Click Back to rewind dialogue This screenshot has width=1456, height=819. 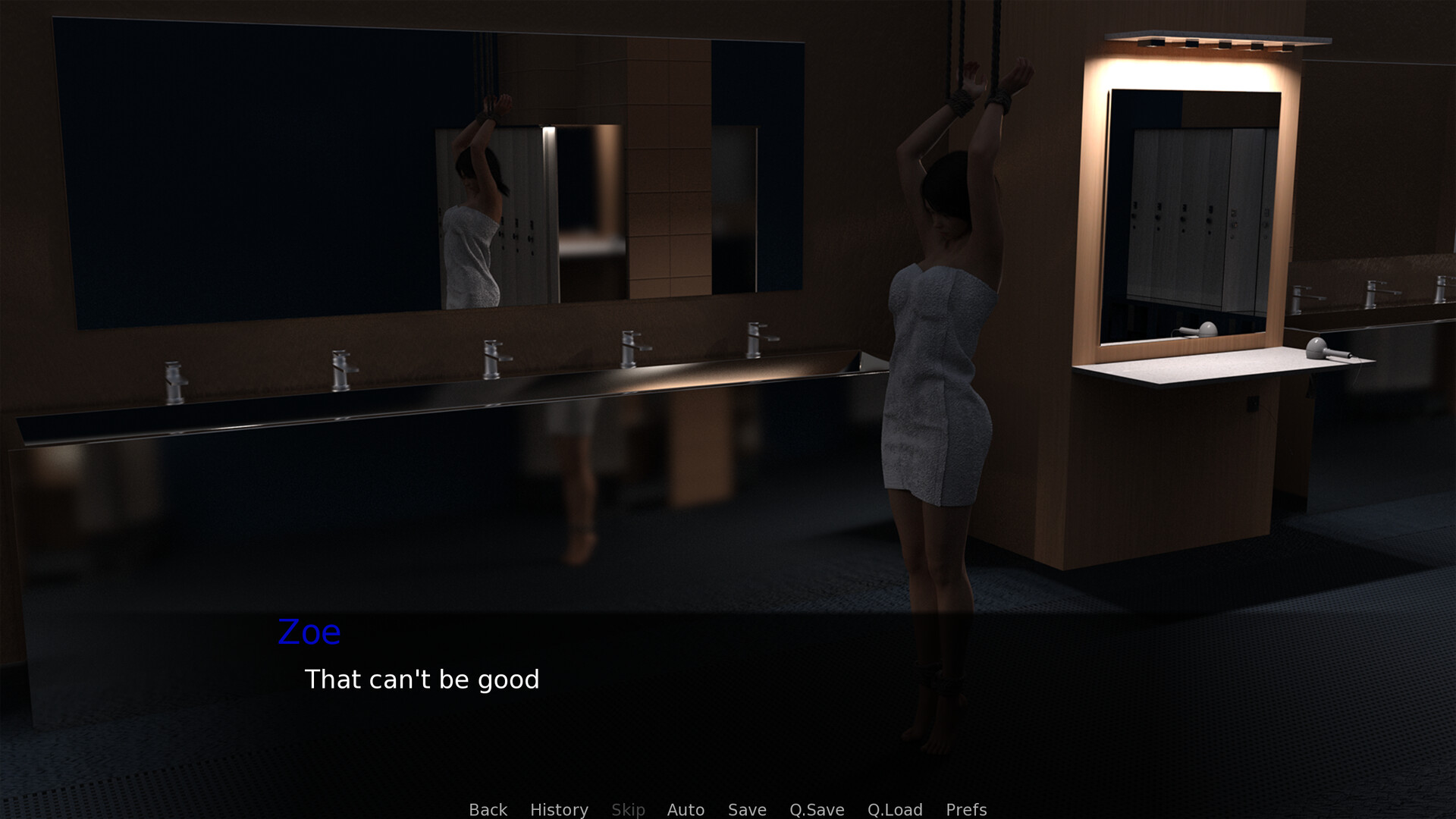(x=488, y=809)
